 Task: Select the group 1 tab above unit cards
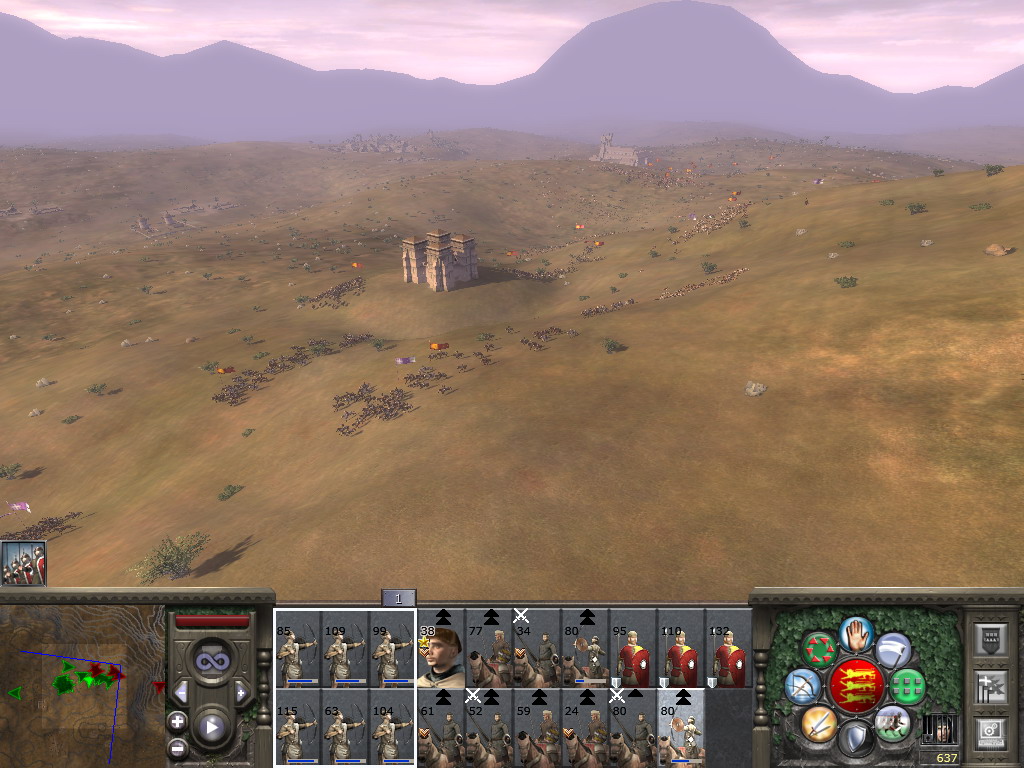pyautogui.click(x=398, y=599)
